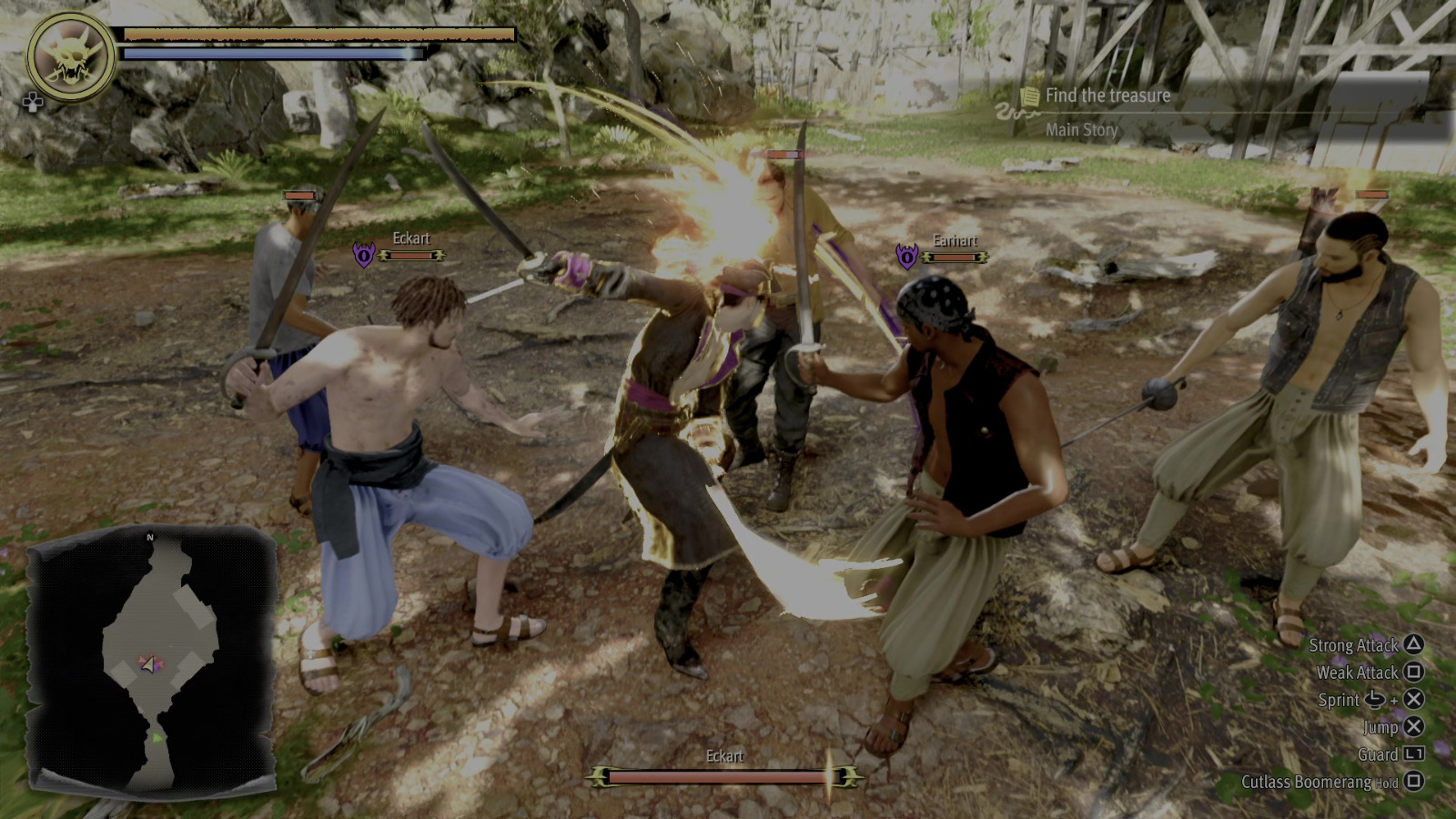Click the N compass marker atop the minimap
Image resolution: width=1456 pixels, height=819 pixels.
(x=148, y=538)
